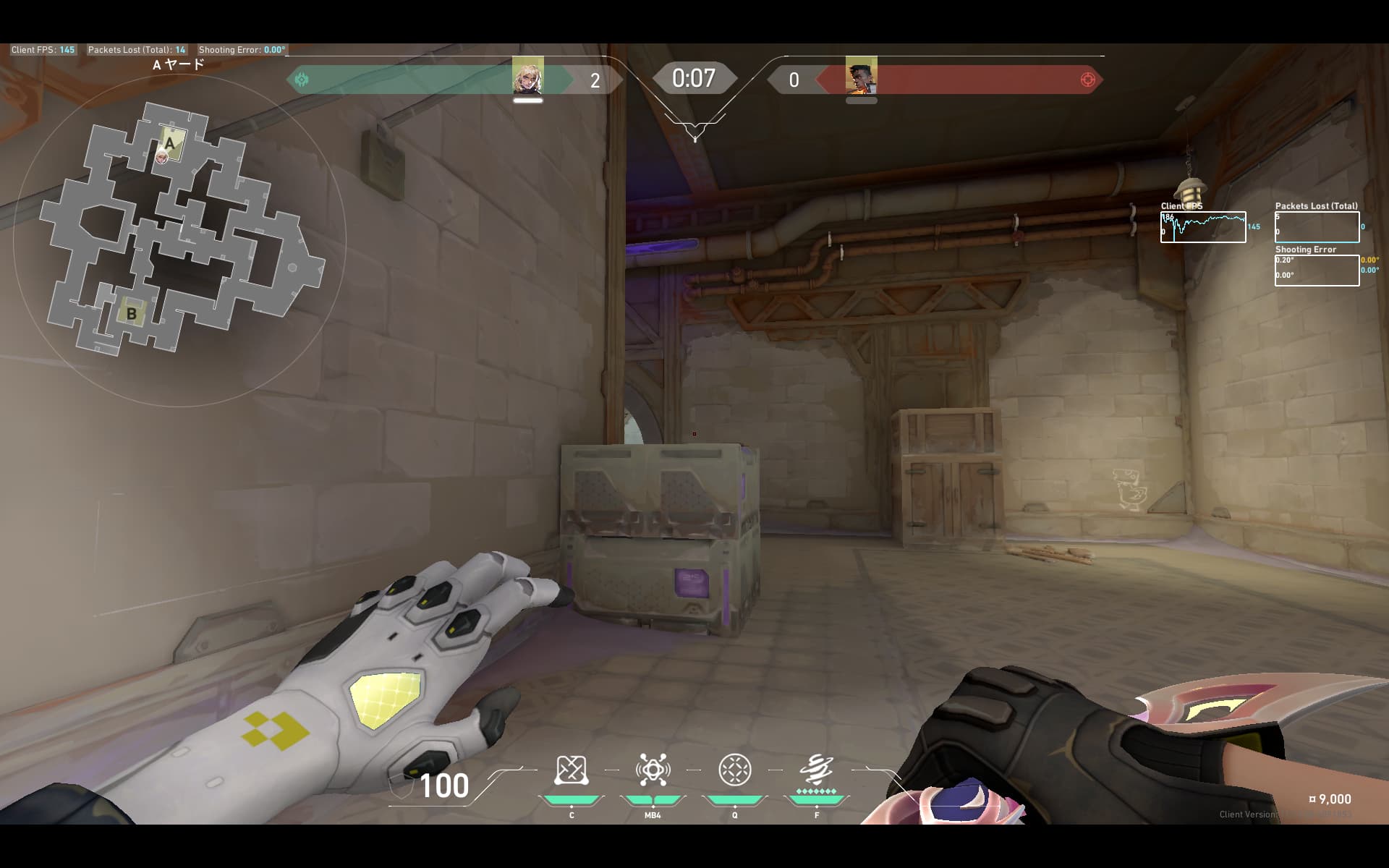Click the circular minimap

[179, 239]
